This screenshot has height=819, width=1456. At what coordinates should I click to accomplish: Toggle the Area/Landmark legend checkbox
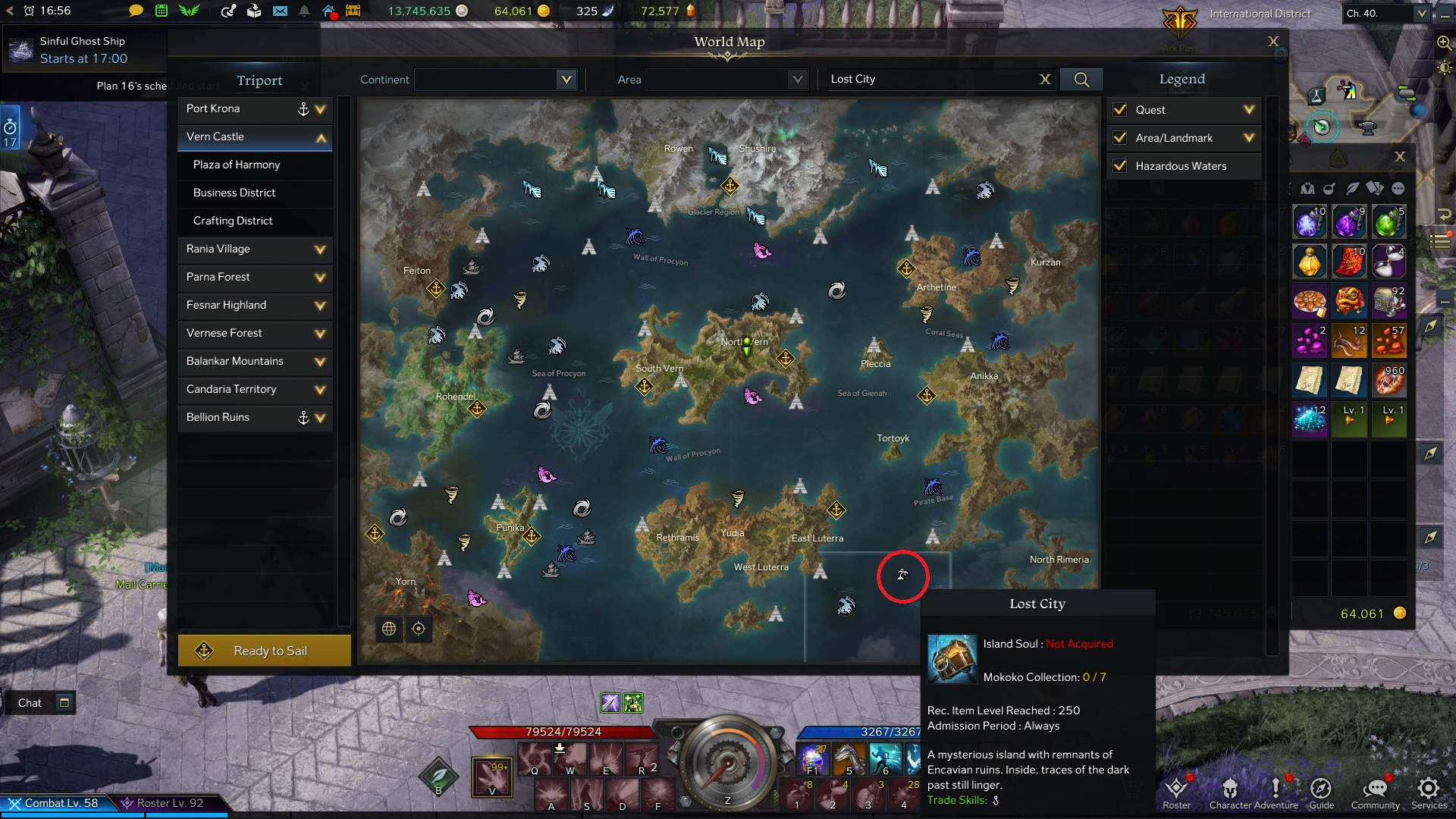(1119, 138)
